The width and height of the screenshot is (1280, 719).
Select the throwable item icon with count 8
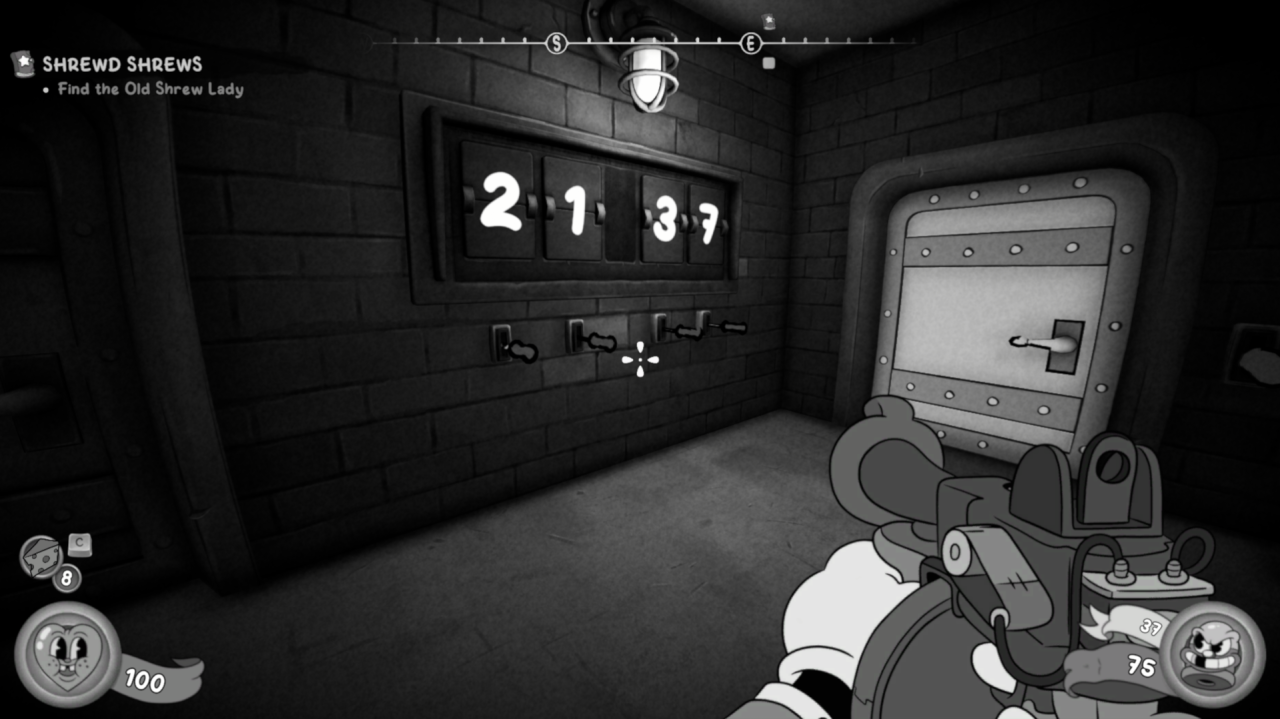pyautogui.click(x=42, y=556)
